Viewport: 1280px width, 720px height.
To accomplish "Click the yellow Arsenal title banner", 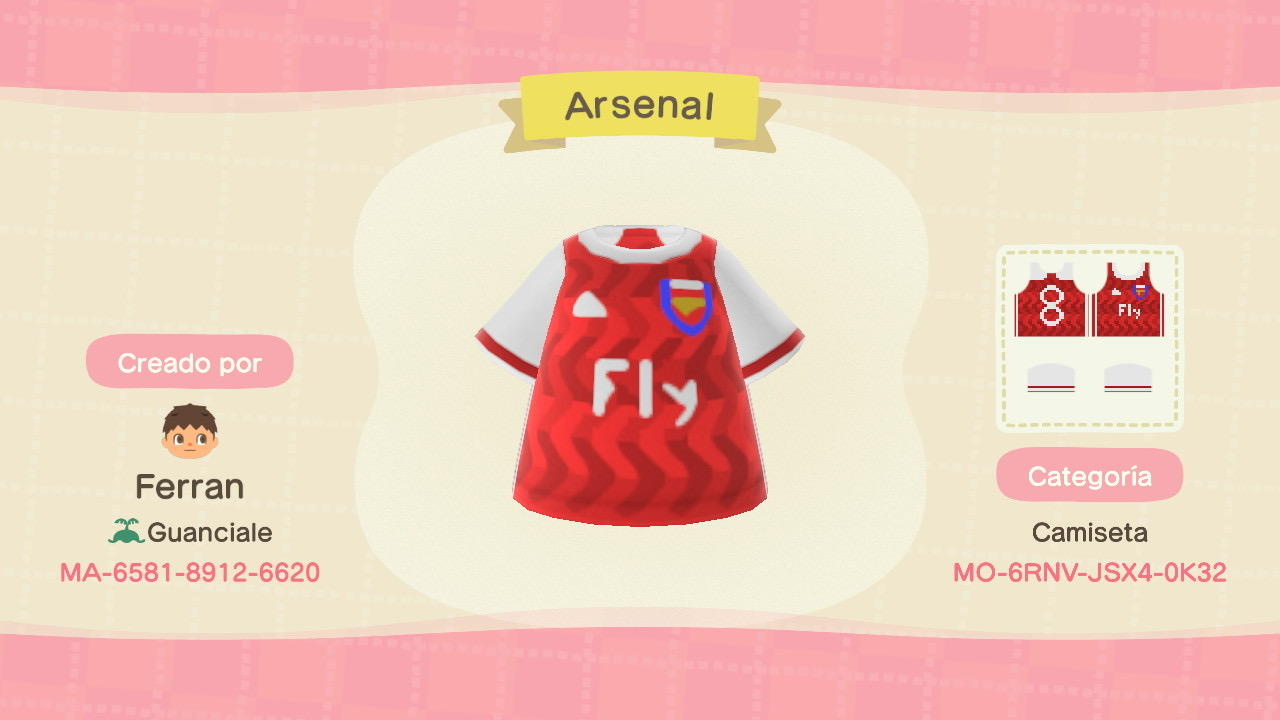I will click(640, 104).
